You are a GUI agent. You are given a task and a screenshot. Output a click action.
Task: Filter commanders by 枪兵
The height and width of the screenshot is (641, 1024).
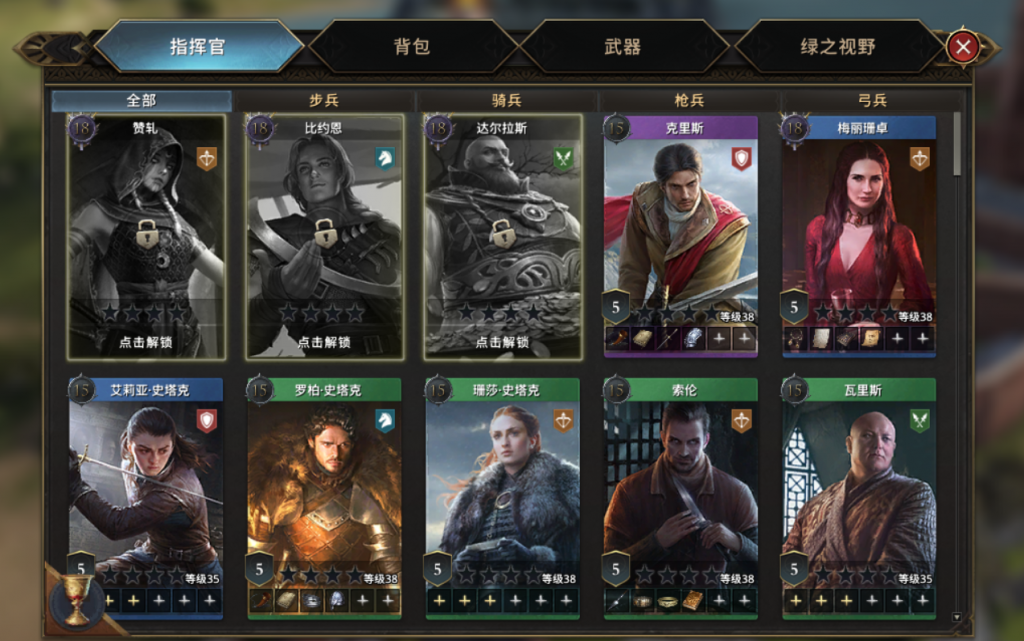coord(689,101)
